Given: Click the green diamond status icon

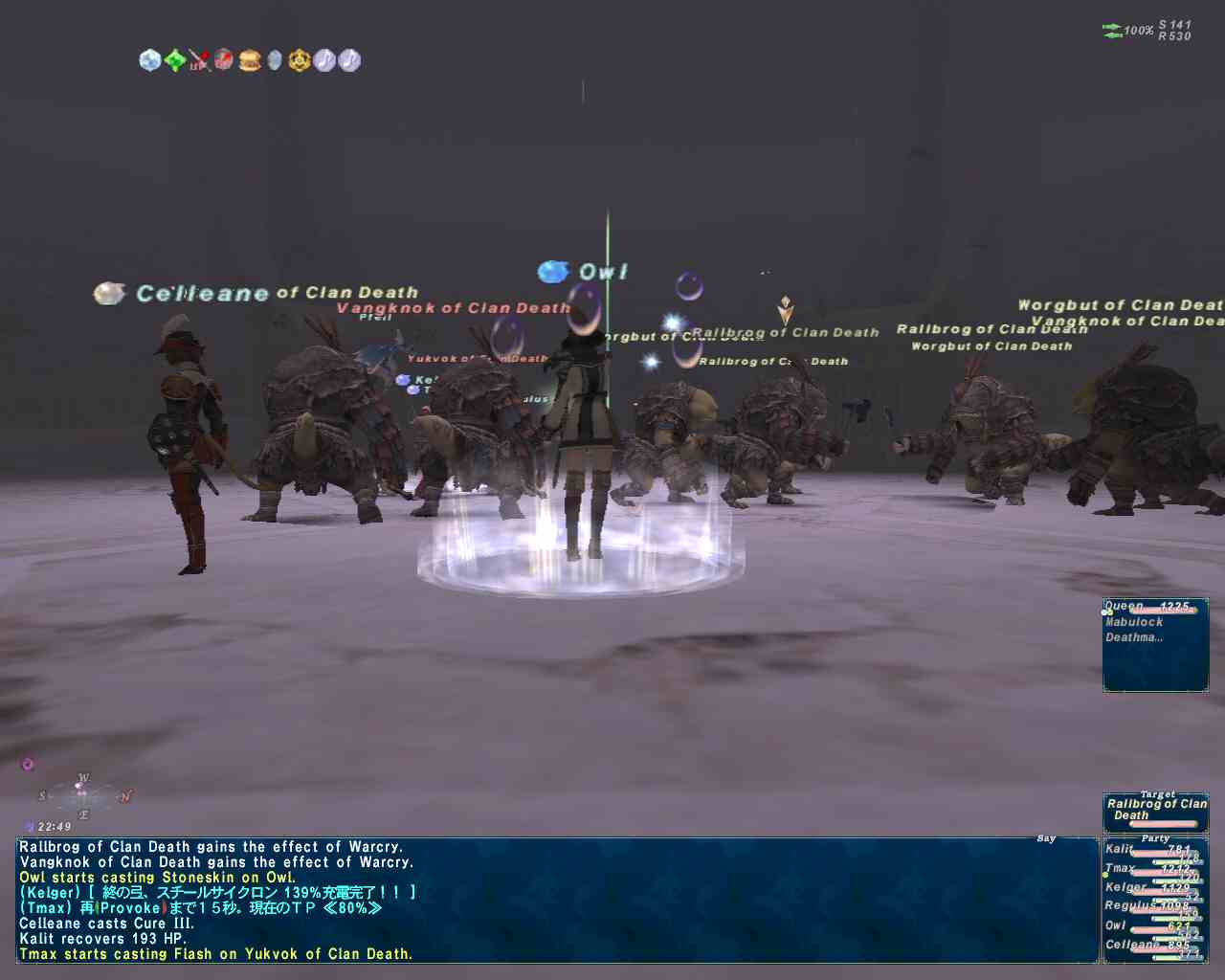Looking at the screenshot, I should (175, 60).
